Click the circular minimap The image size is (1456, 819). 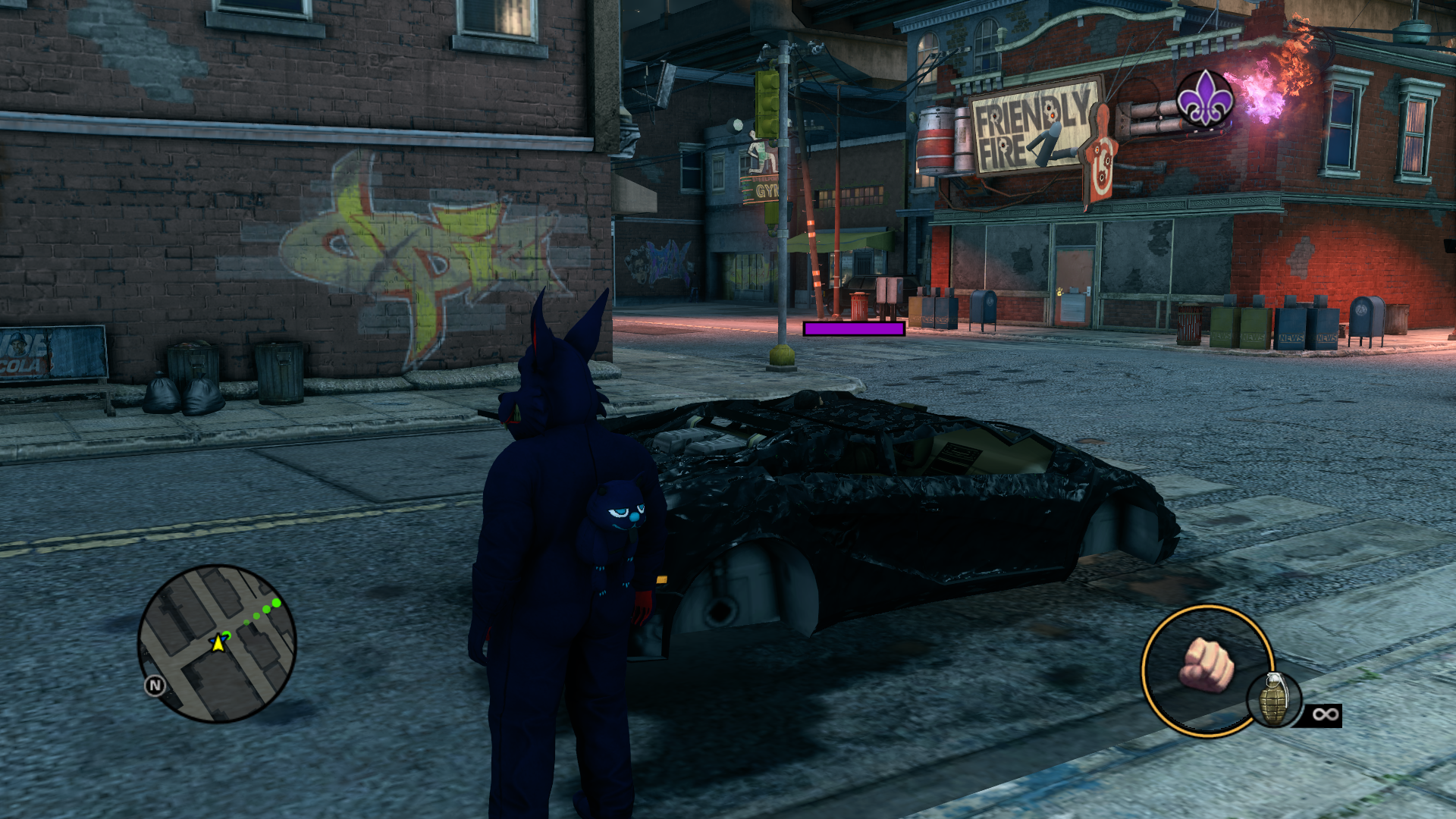tap(217, 643)
